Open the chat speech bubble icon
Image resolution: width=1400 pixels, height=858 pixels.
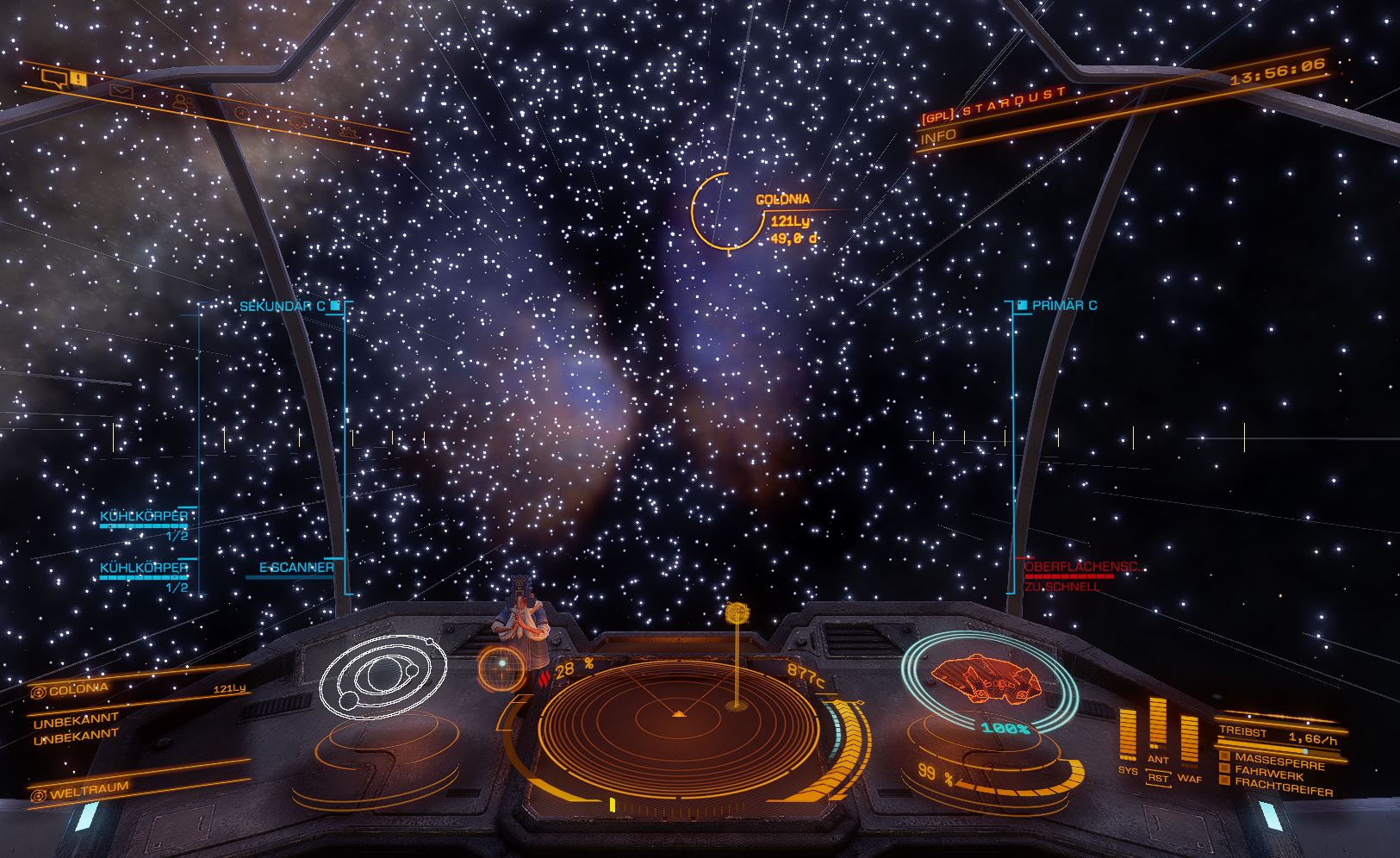pyautogui.click(x=55, y=80)
